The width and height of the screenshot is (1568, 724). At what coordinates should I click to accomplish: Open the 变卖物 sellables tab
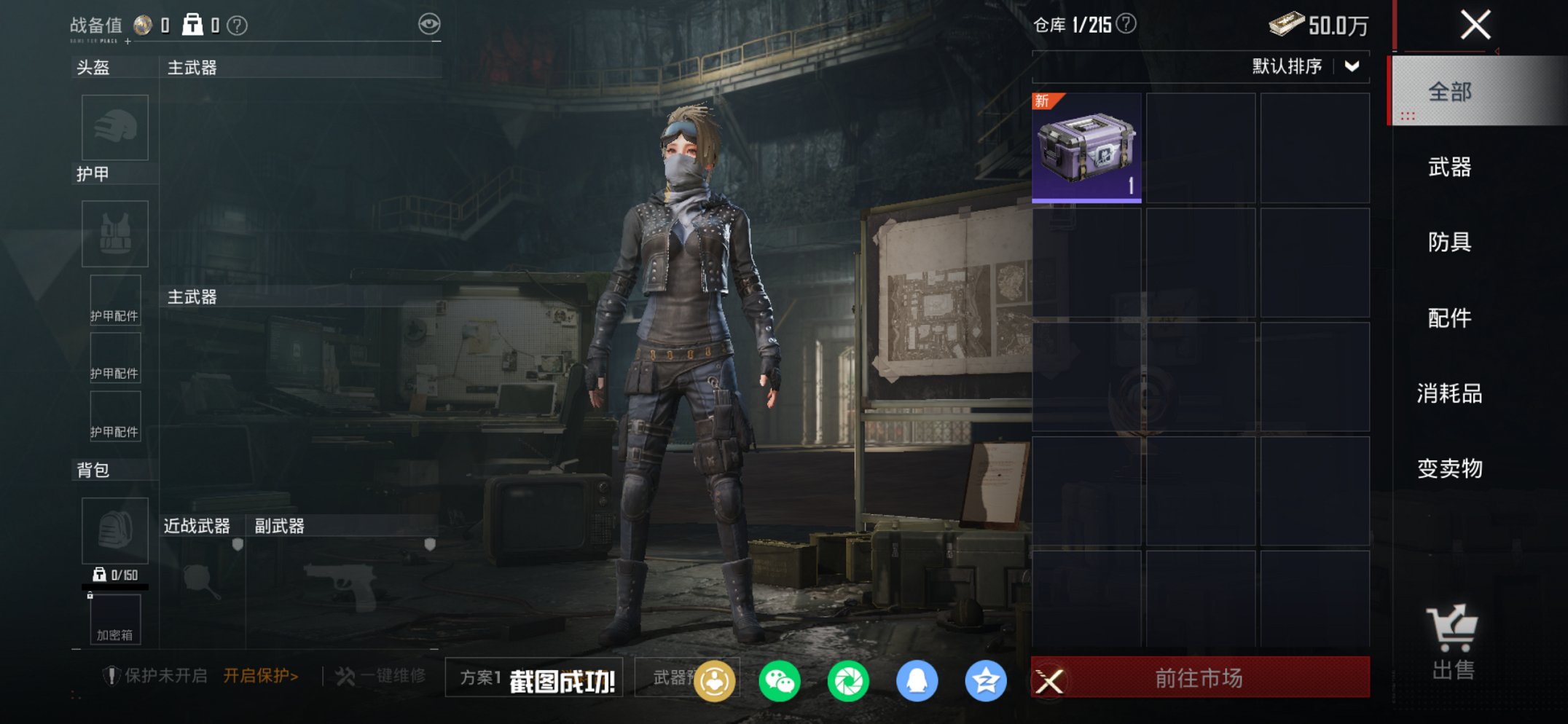1451,470
